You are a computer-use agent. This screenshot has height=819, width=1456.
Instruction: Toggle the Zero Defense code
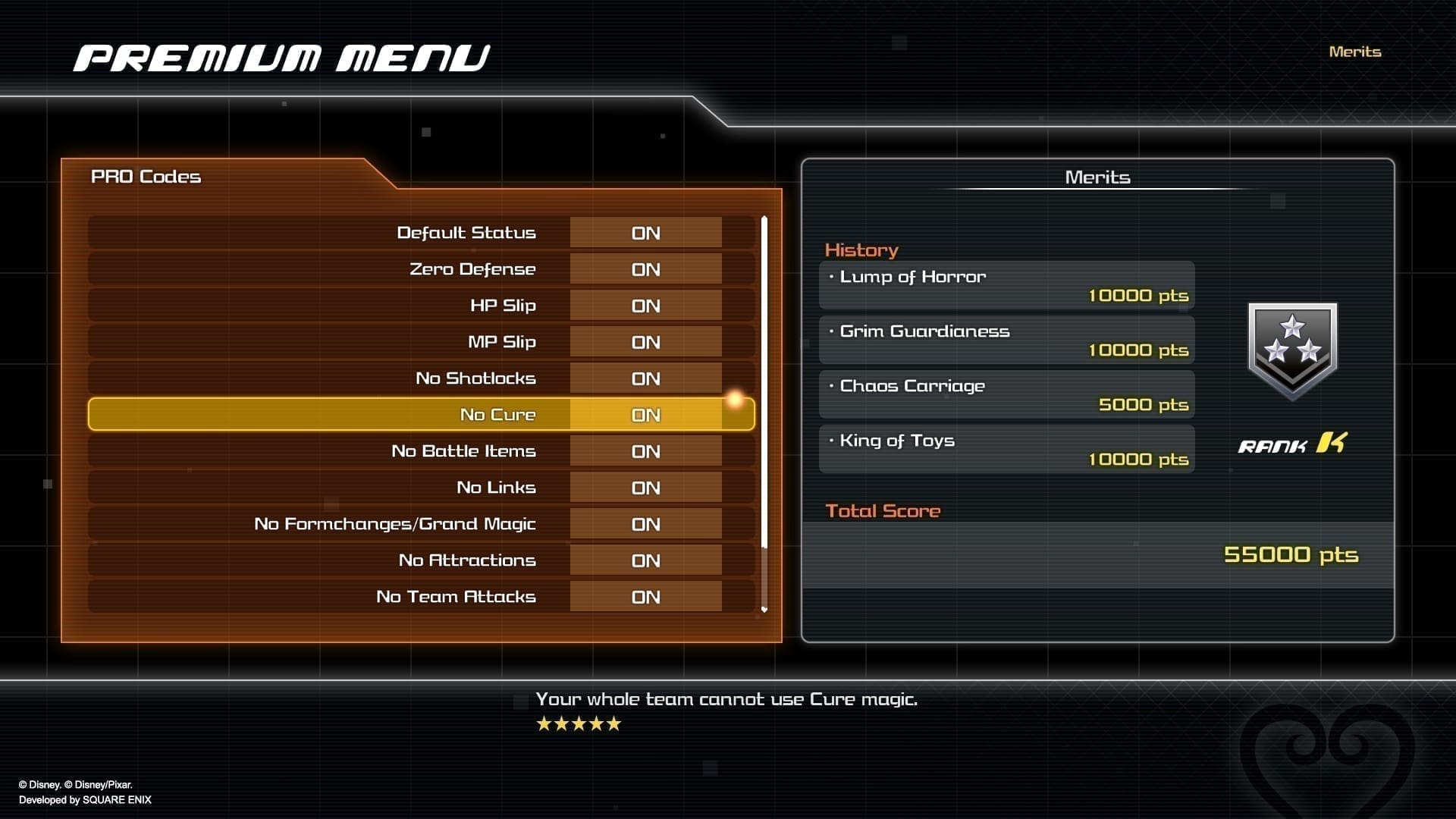[645, 269]
